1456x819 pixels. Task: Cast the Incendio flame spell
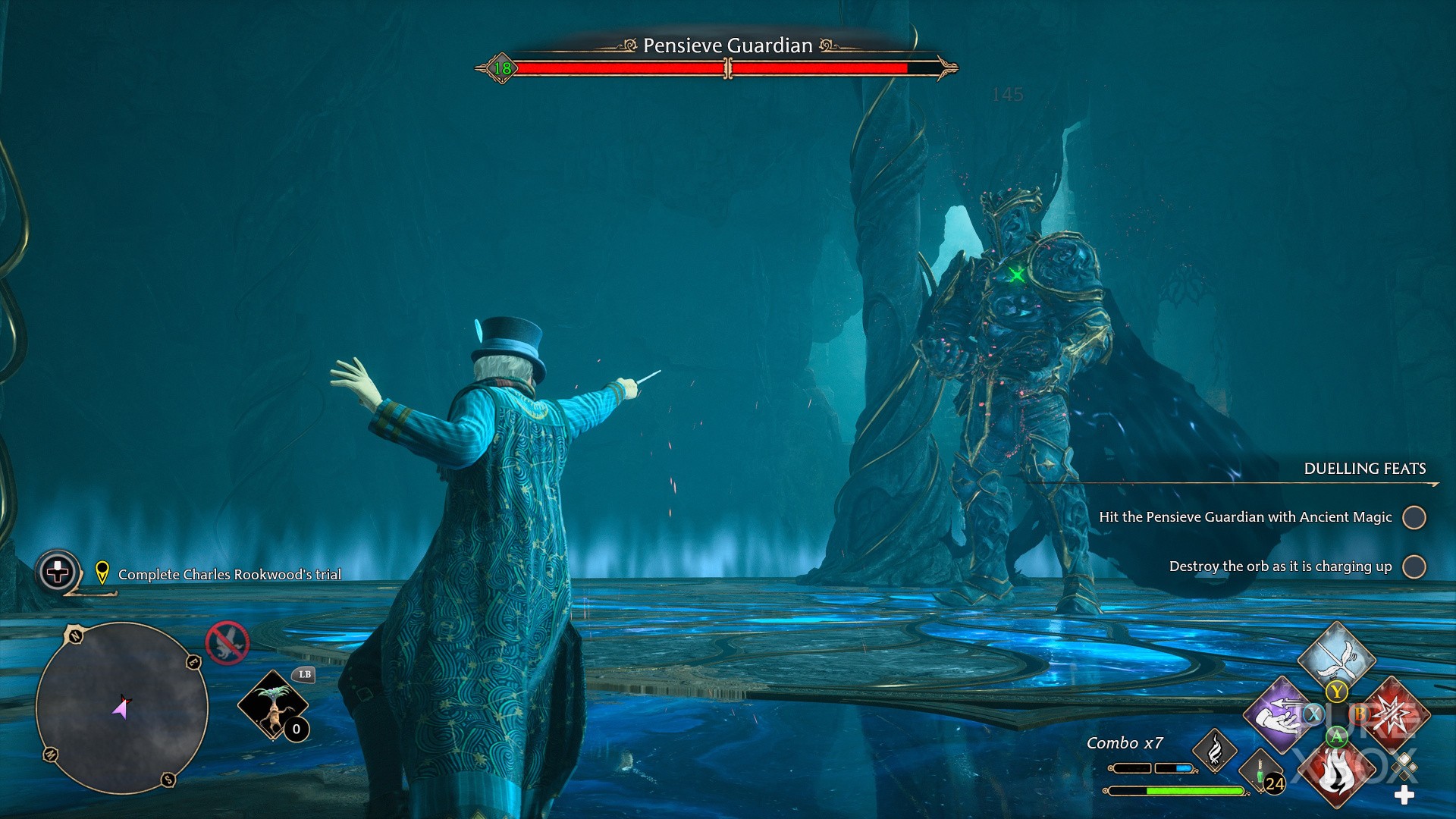(x=1336, y=773)
